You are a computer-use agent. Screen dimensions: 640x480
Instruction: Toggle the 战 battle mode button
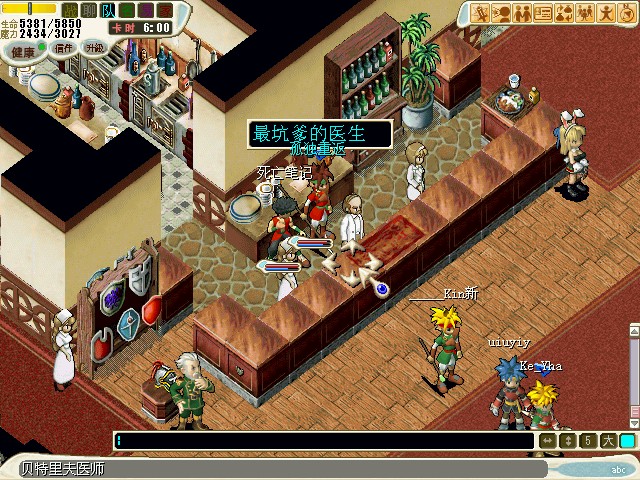pos(67,10)
